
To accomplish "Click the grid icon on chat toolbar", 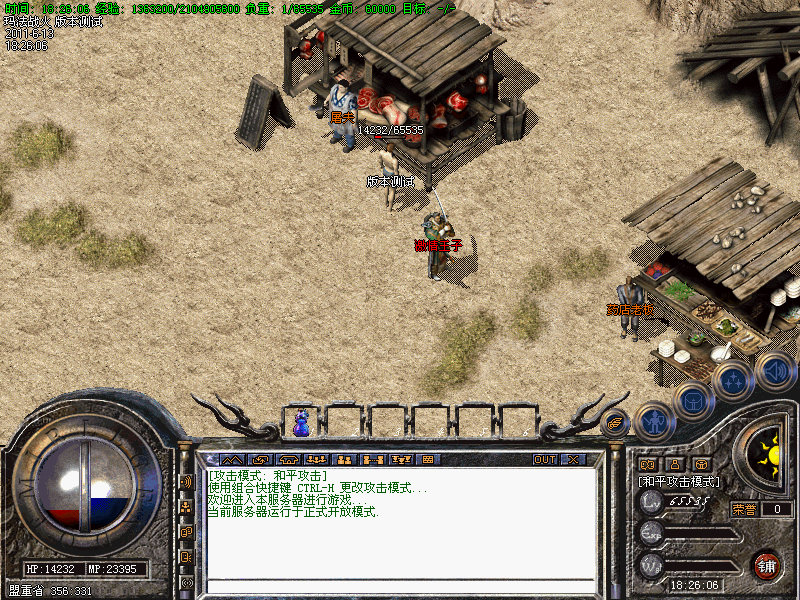I will click(427, 460).
